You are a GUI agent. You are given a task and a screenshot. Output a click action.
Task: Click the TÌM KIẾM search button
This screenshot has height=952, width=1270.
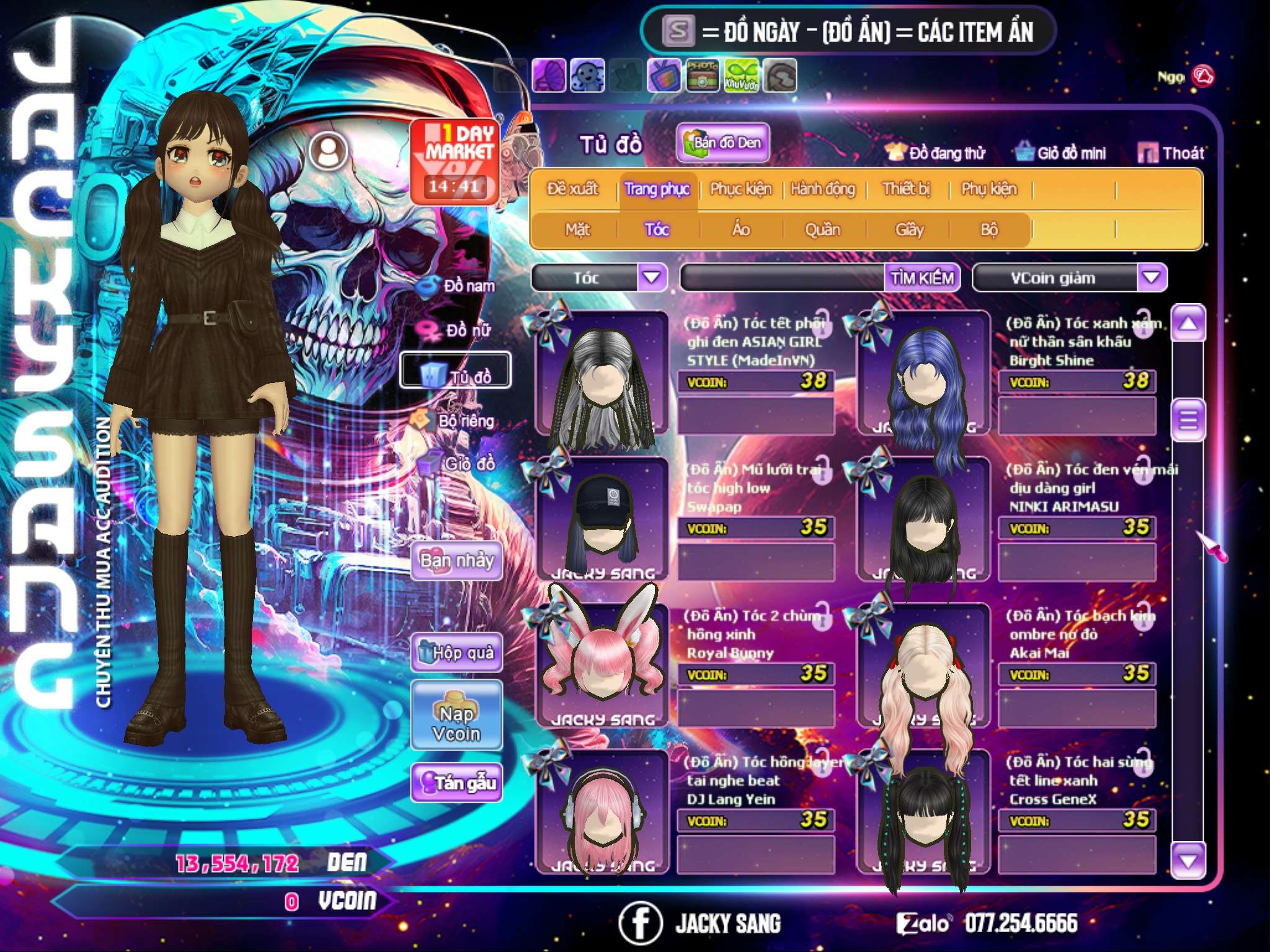point(922,278)
